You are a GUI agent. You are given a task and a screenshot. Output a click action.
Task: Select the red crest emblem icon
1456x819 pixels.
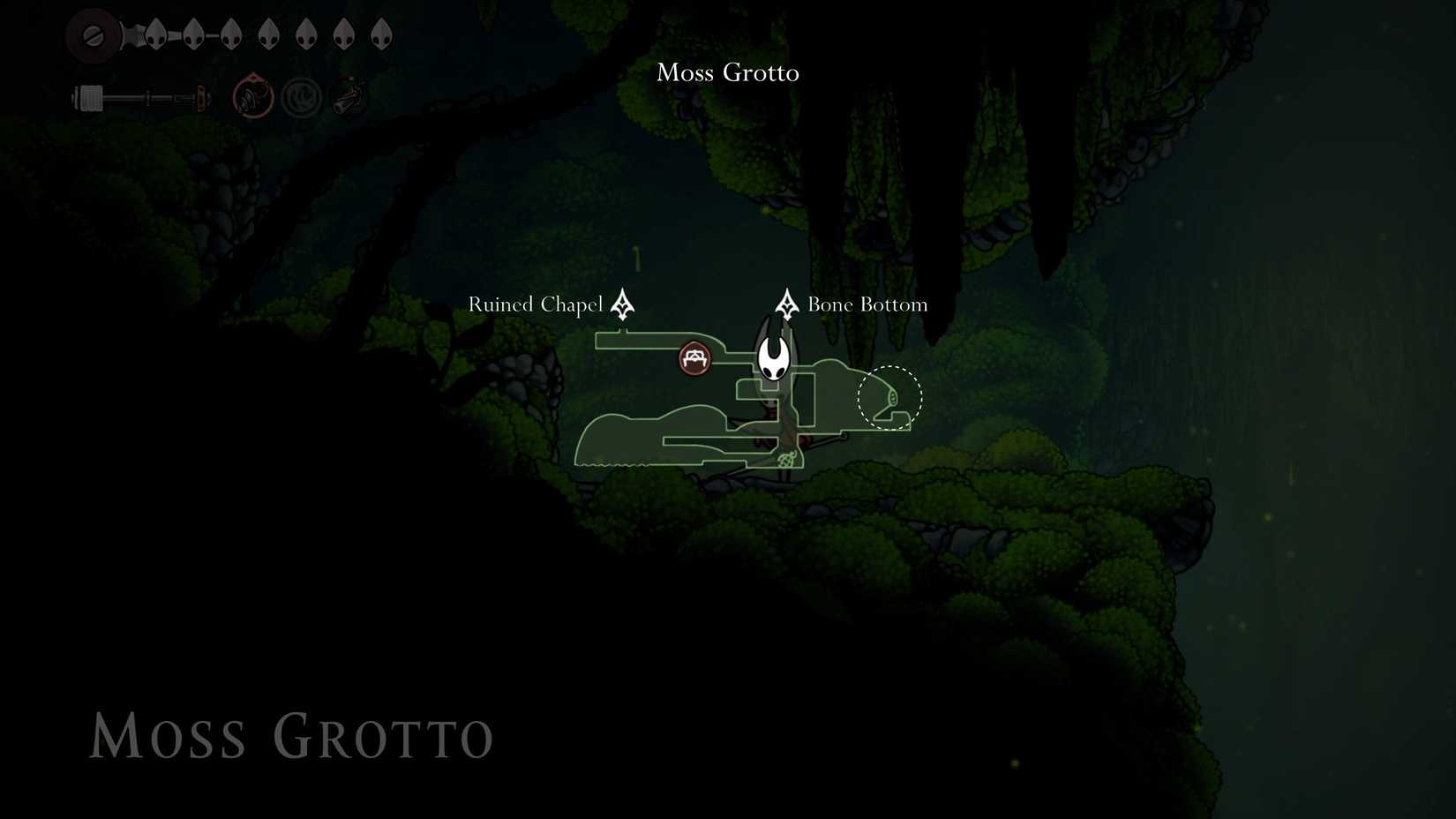[251, 94]
